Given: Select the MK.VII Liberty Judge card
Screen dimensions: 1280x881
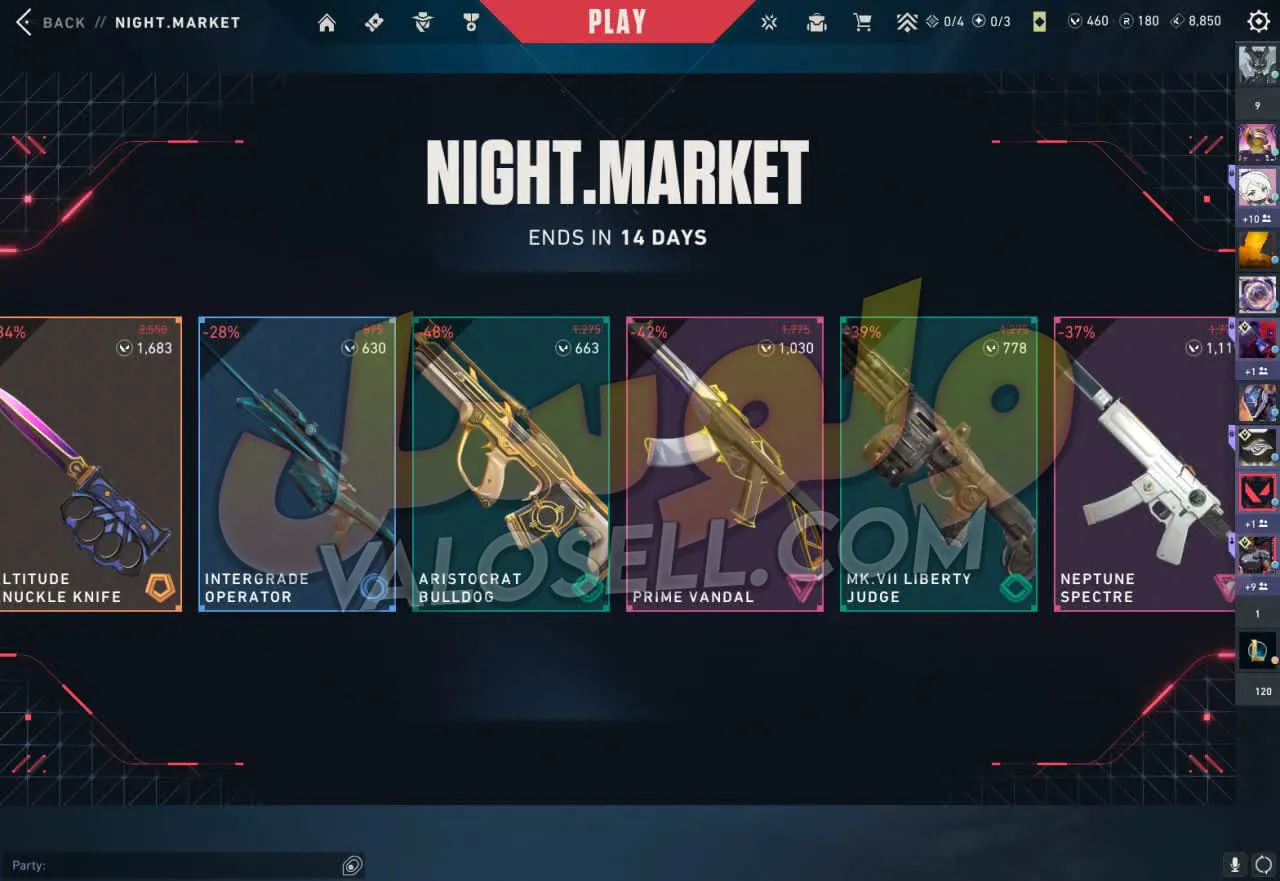Looking at the screenshot, I should (939, 464).
